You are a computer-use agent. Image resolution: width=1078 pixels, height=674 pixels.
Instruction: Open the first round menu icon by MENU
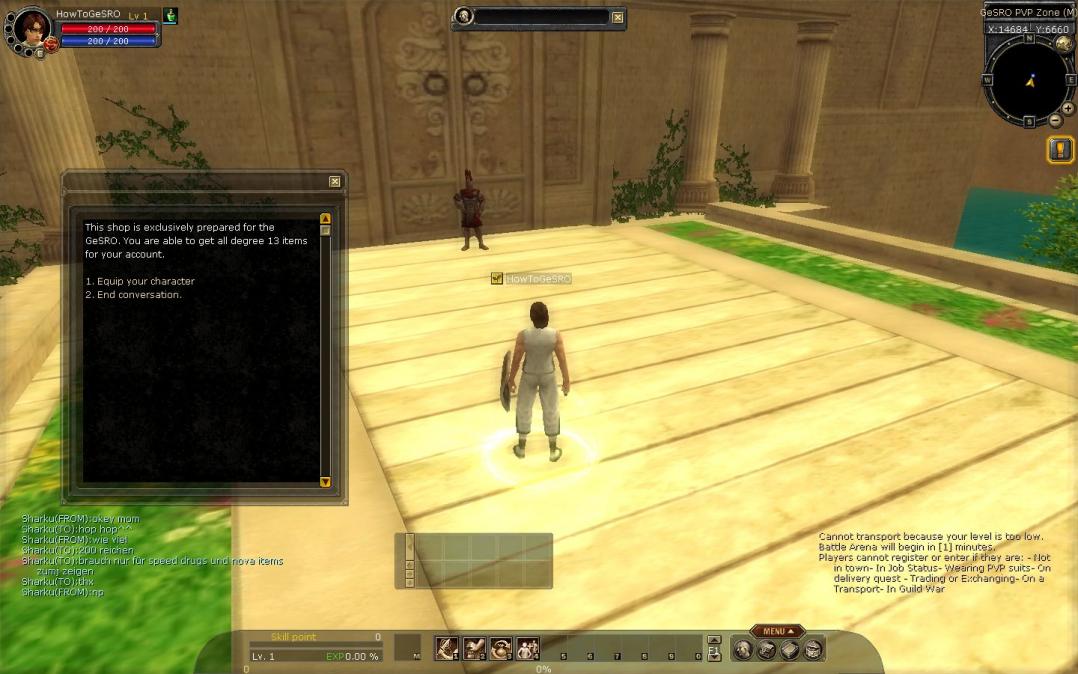click(743, 650)
